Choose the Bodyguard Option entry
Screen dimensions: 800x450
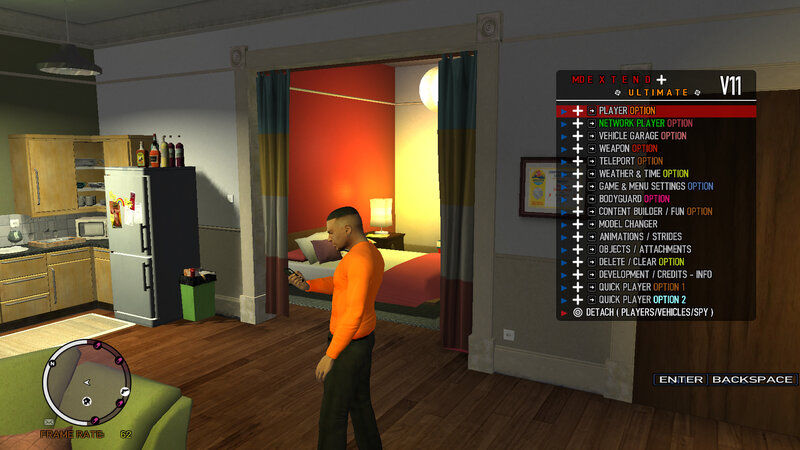click(634, 199)
